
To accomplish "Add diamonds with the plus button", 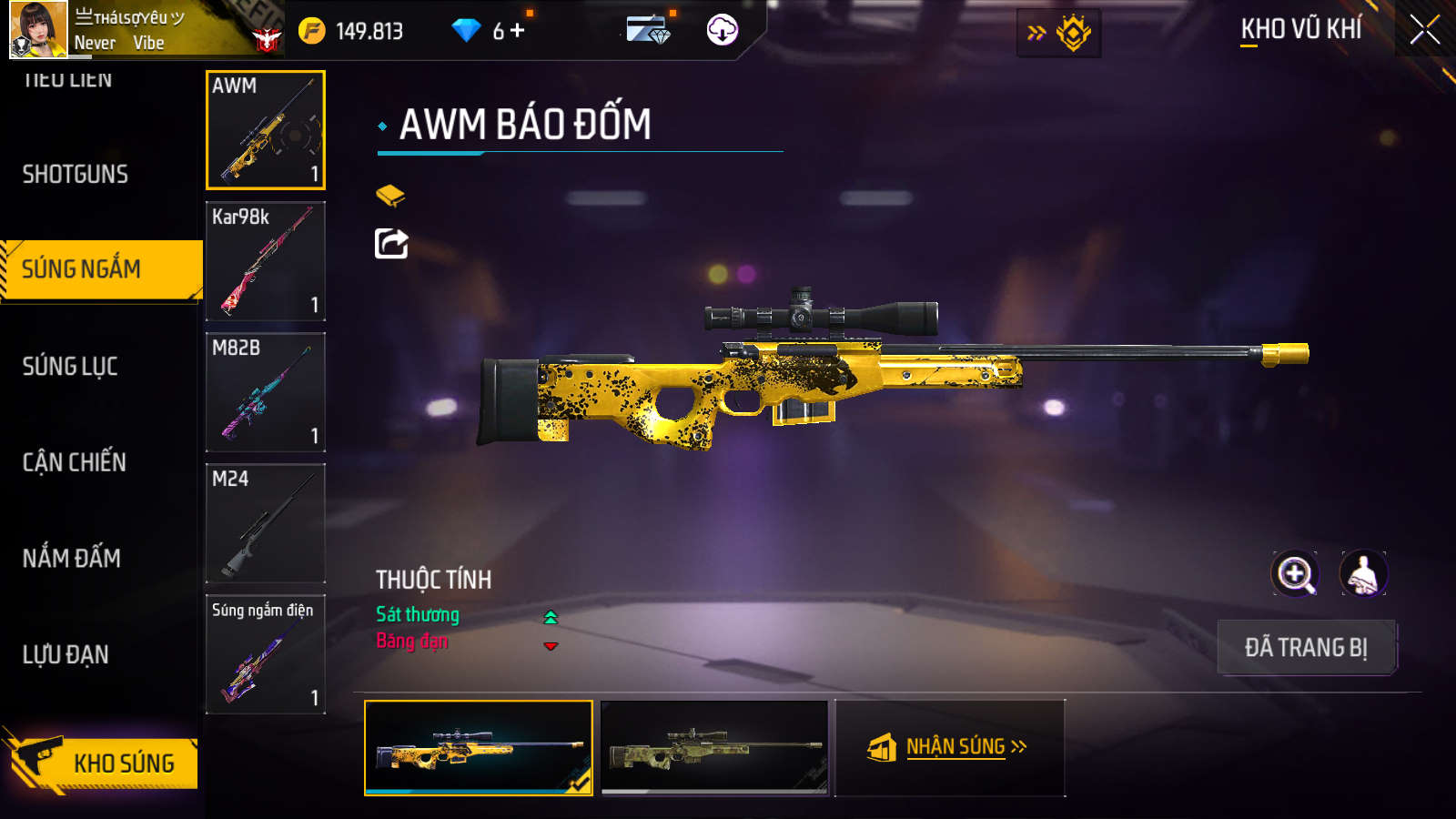I will [518, 31].
